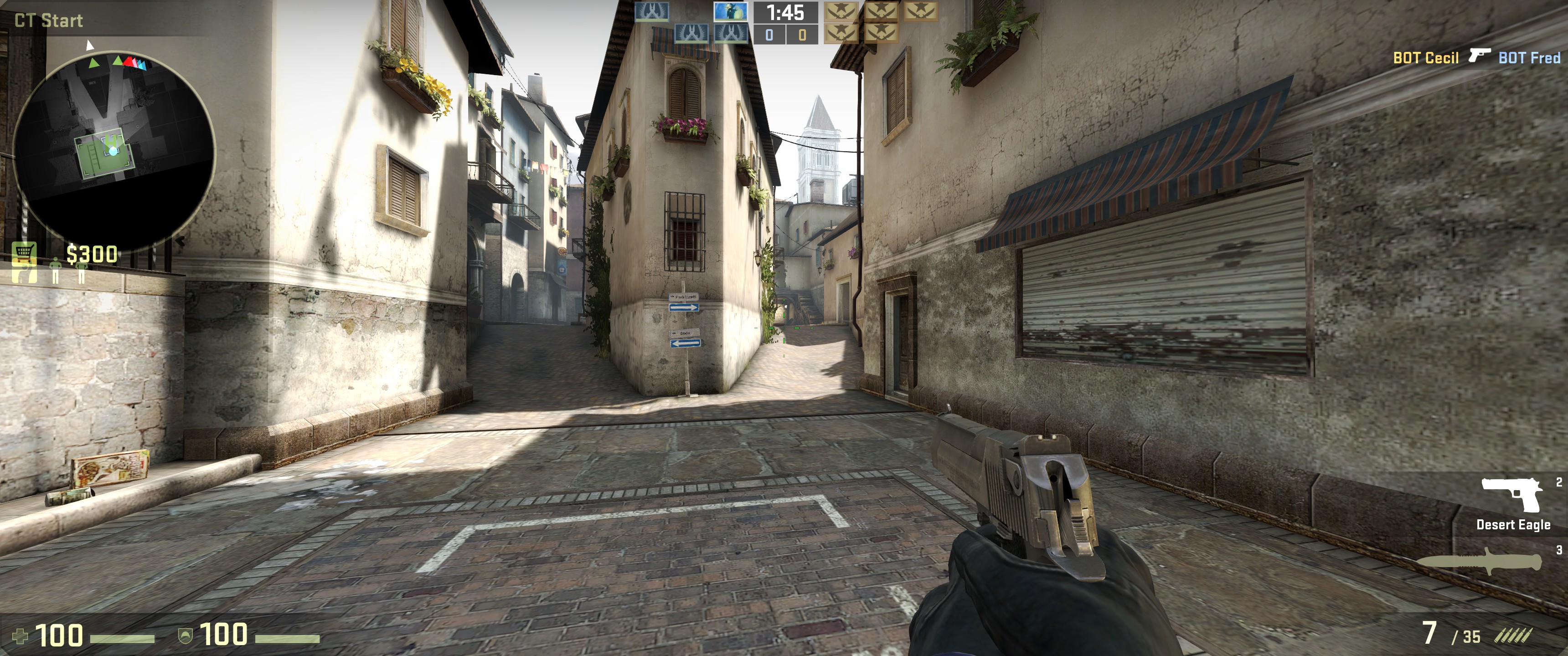Image resolution: width=1568 pixels, height=656 pixels.
Task: Click the player avatar portrait beside the timer
Action: coord(730,11)
